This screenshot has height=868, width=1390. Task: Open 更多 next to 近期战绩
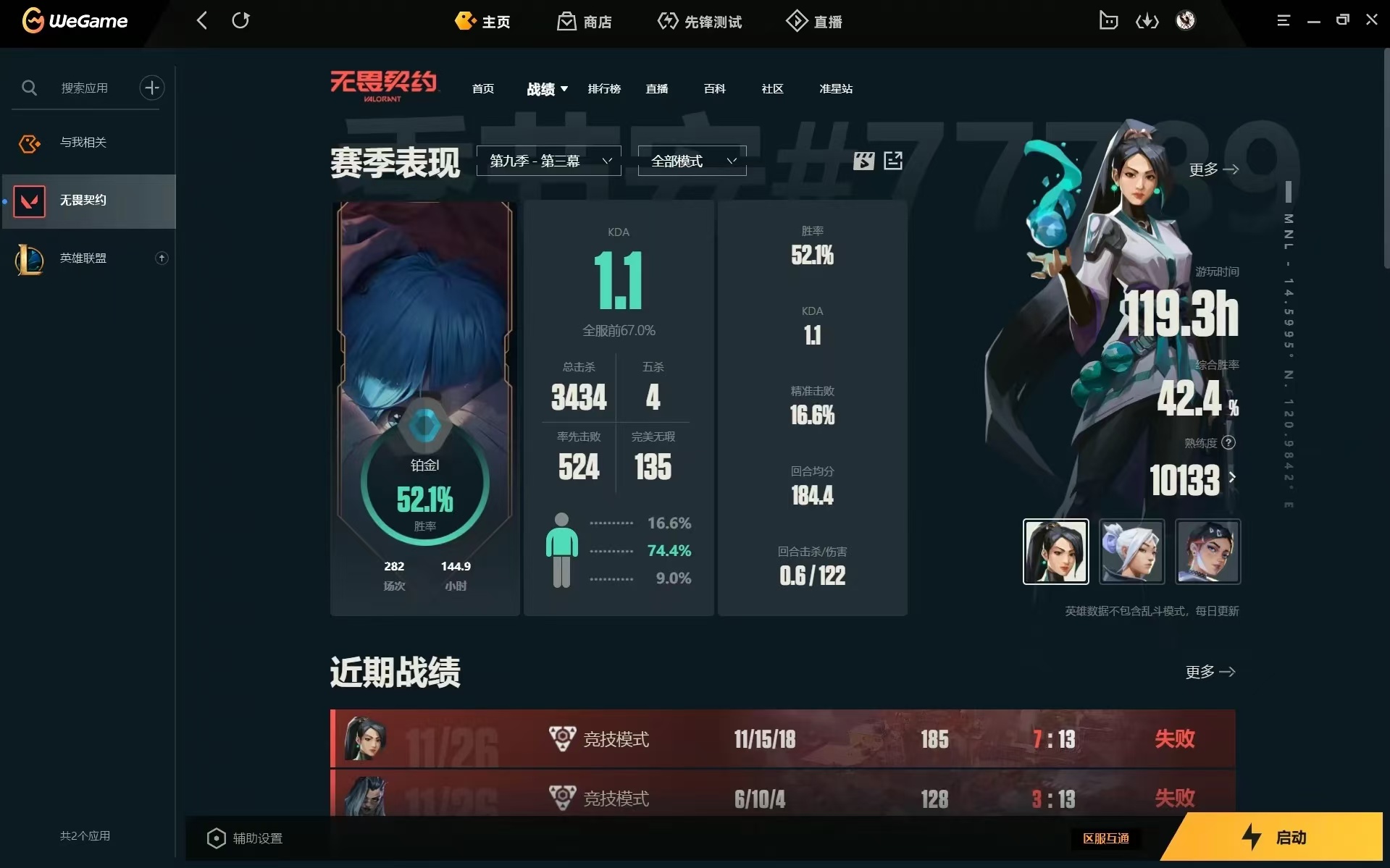[1210, 672]
